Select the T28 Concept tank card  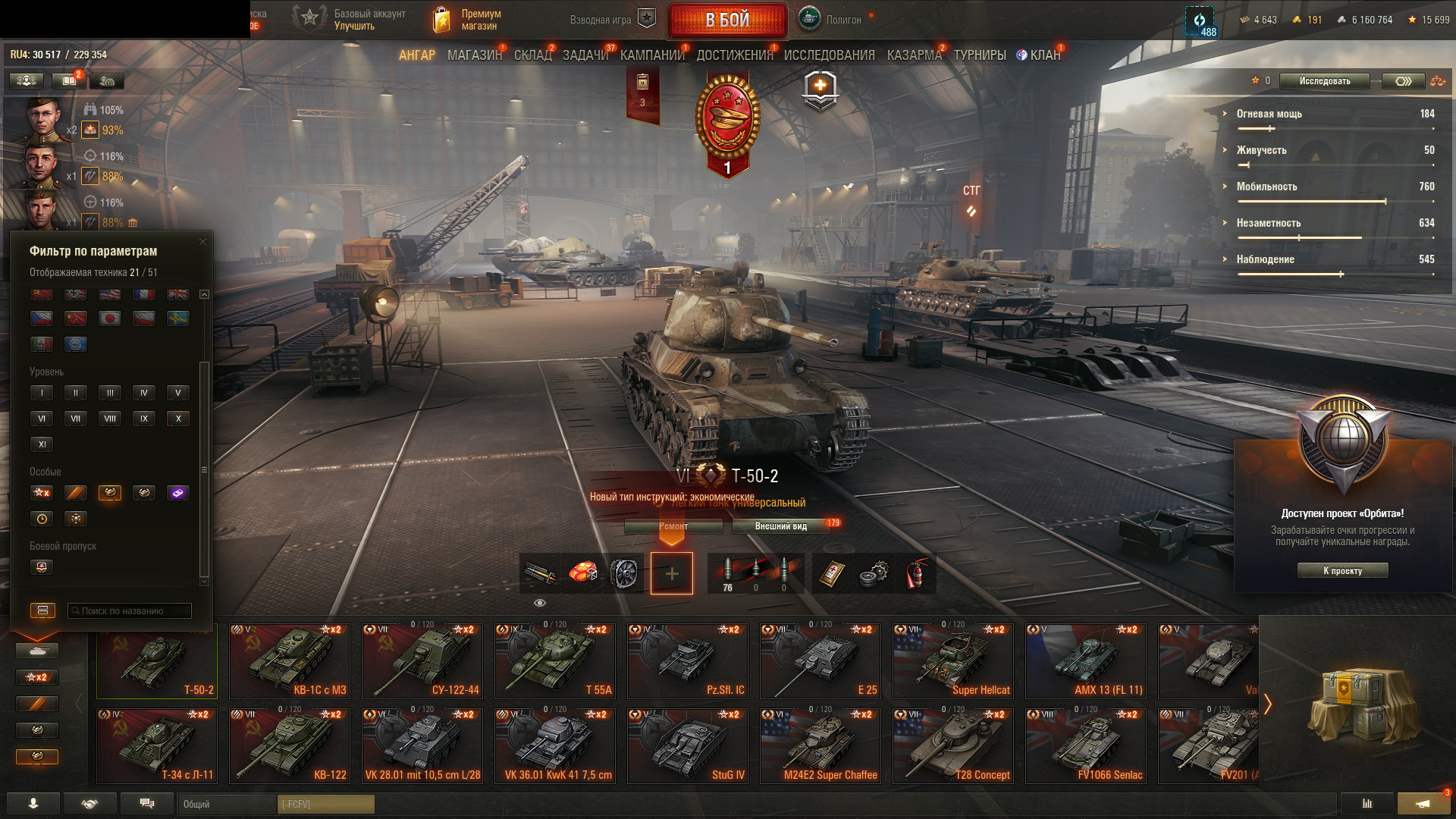click(952, 746)
